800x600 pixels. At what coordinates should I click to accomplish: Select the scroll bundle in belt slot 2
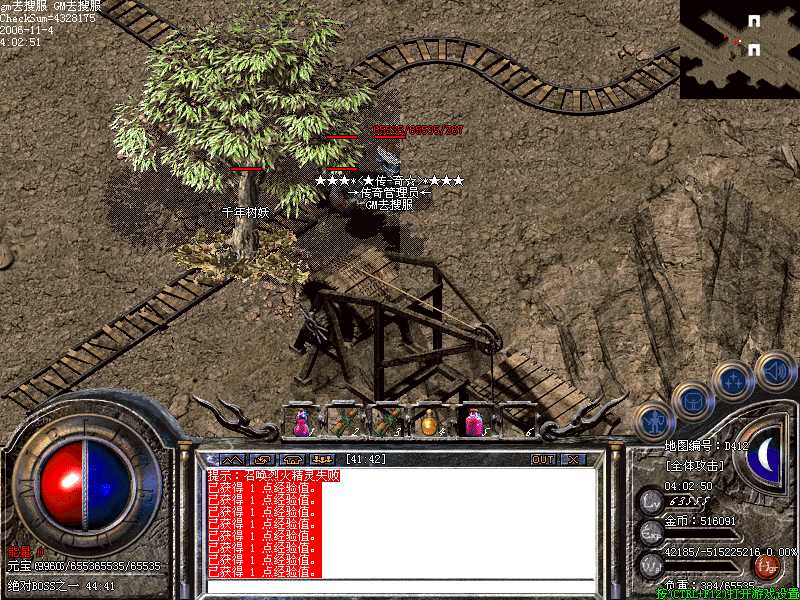click(x=344, y=422)
